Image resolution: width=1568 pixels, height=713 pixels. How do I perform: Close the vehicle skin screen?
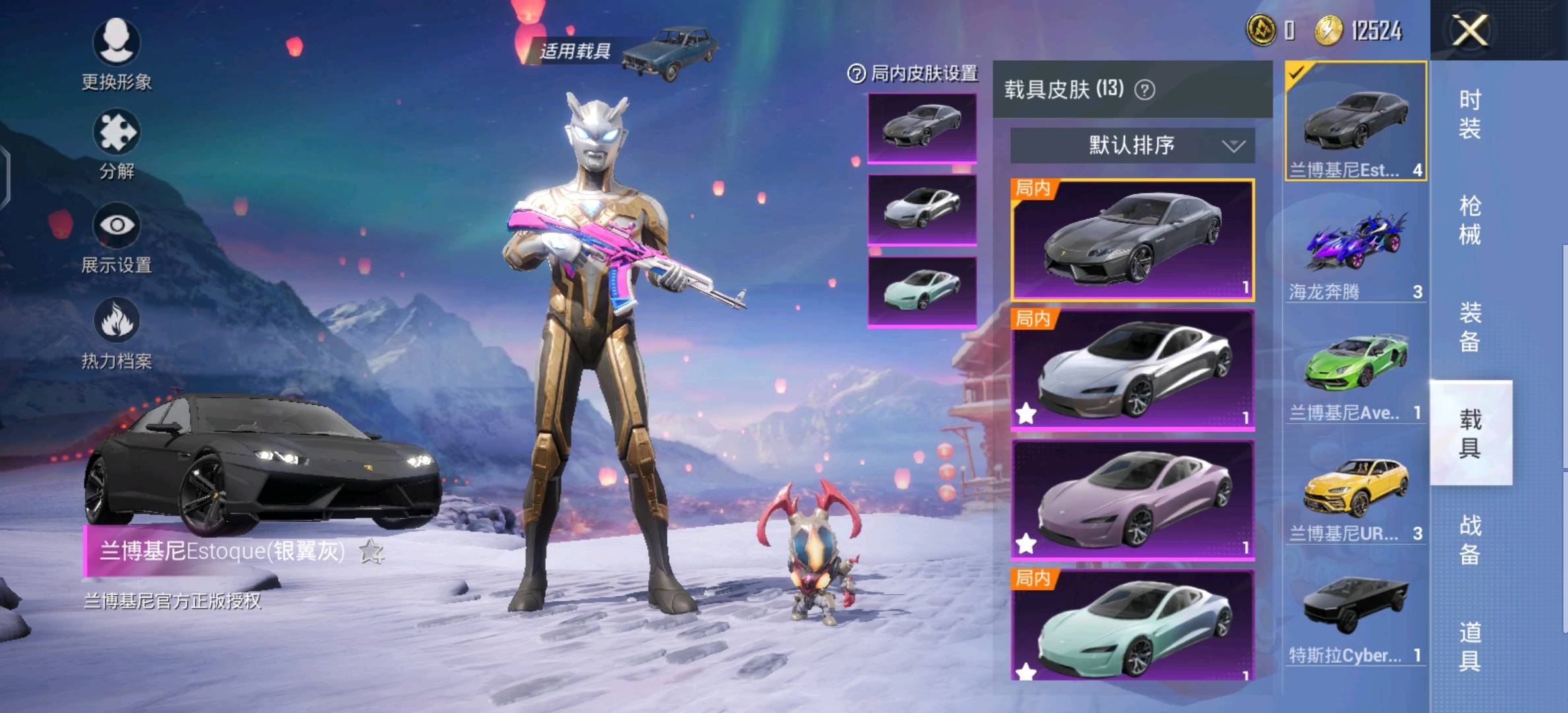coord(1470,30)
